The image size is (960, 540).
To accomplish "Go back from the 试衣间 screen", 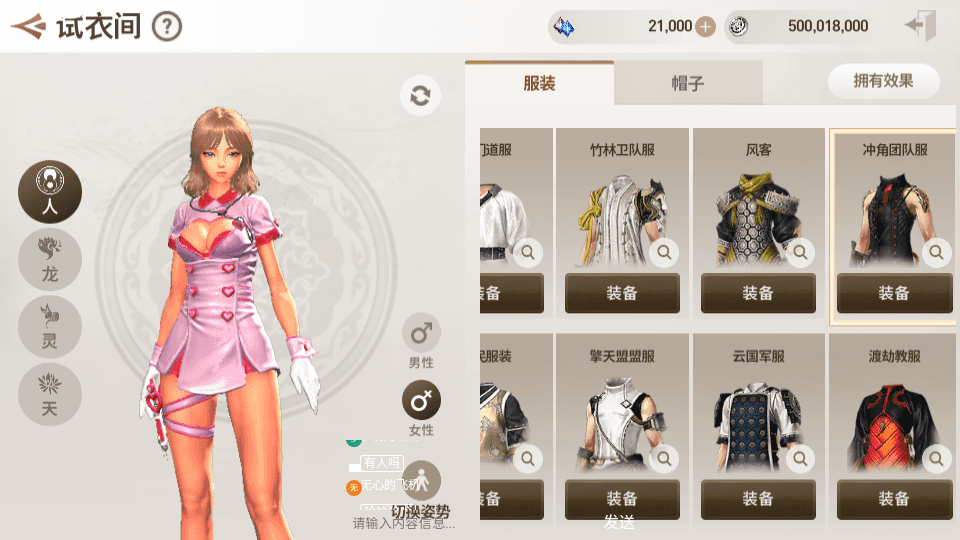I will pos(28,26).
